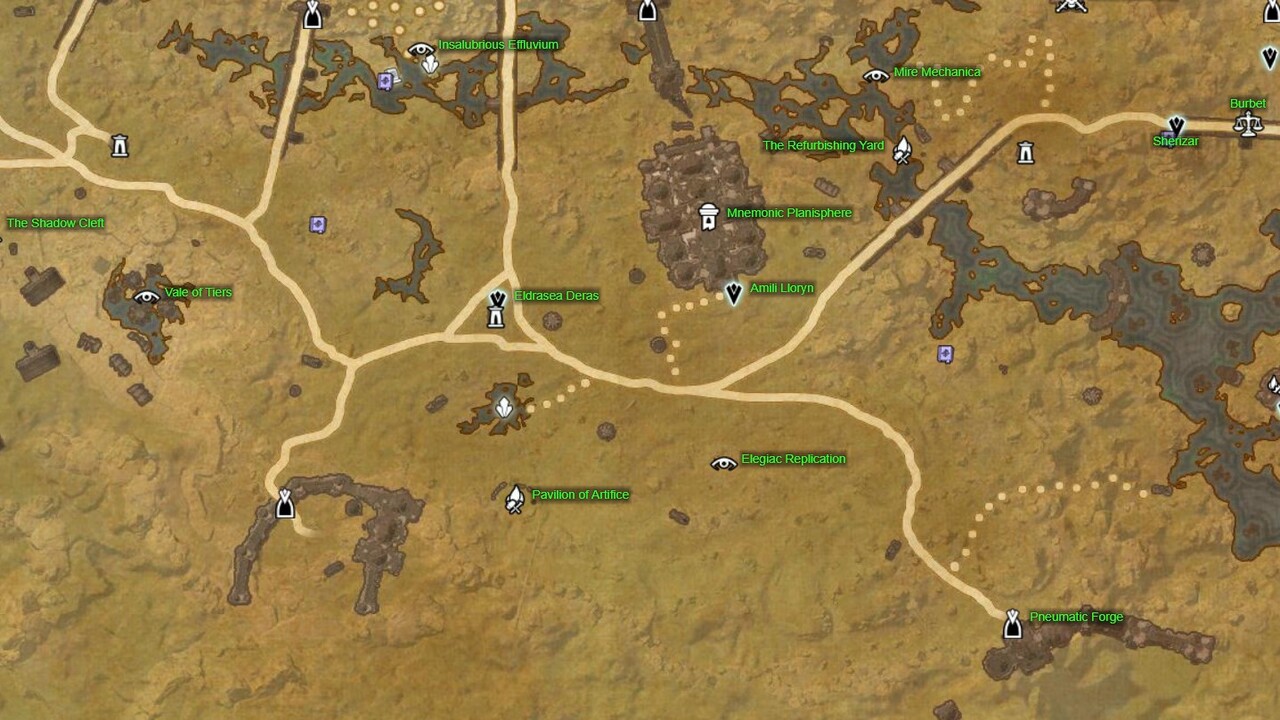
Task: Click the white skyshard crystal near the dotted trail
Action: 504,408
